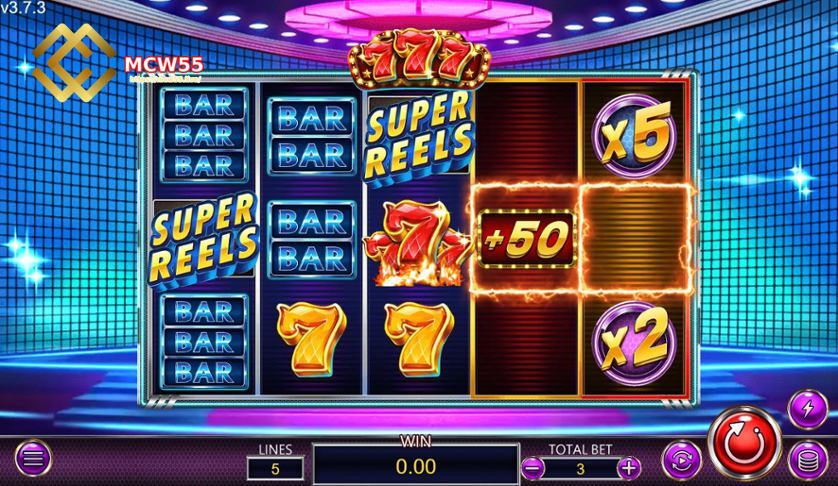Toggle the autoplay circular arrows button
This screenshot has width=838, height=486.
coord(681,462)
